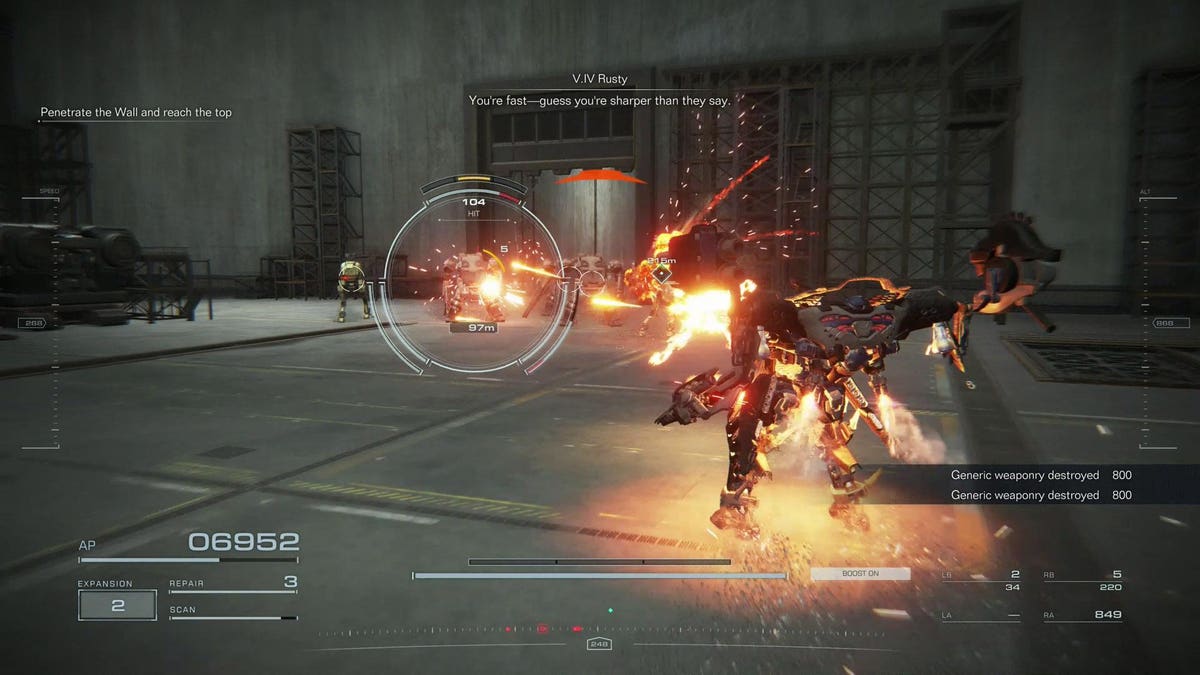The image size is (1200, 675).
Task: Select the LA left-arm weapon slot
Action: 981,615
